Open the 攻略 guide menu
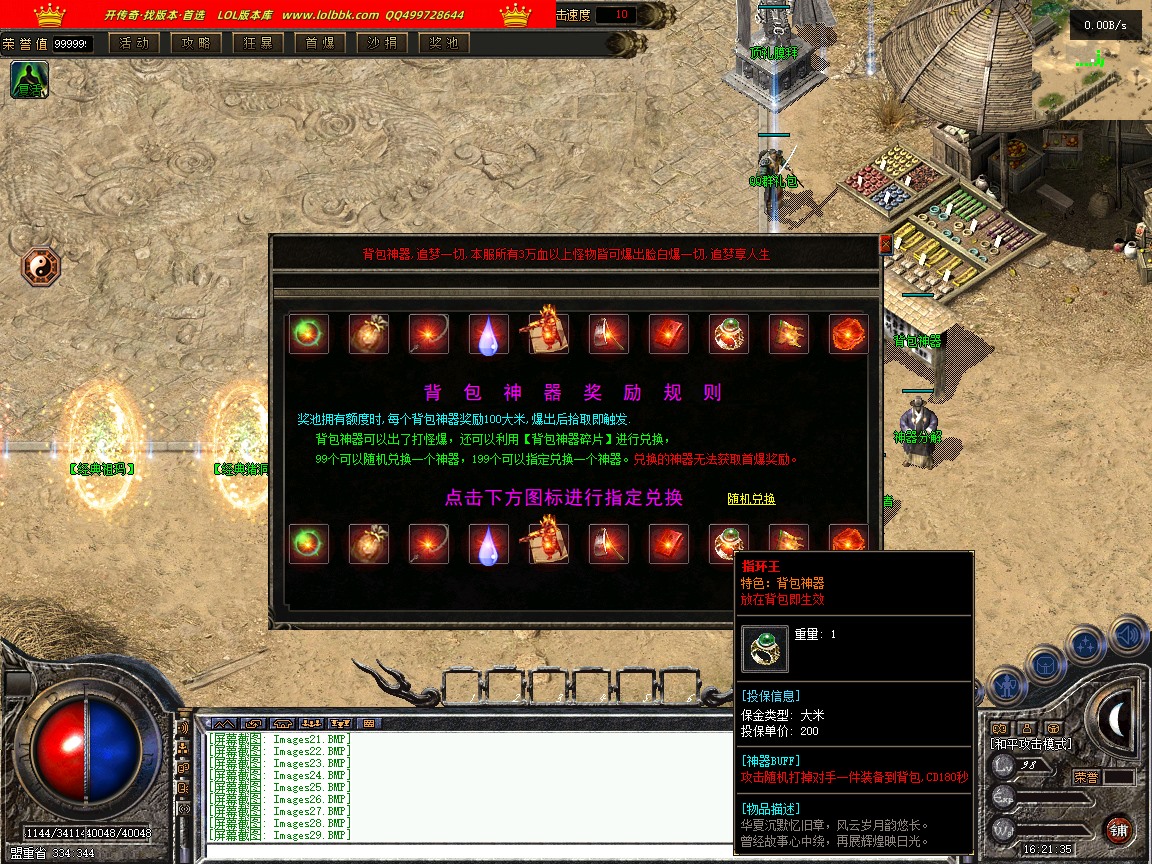This screenshot has width=1152, height=864. (195, 43)
